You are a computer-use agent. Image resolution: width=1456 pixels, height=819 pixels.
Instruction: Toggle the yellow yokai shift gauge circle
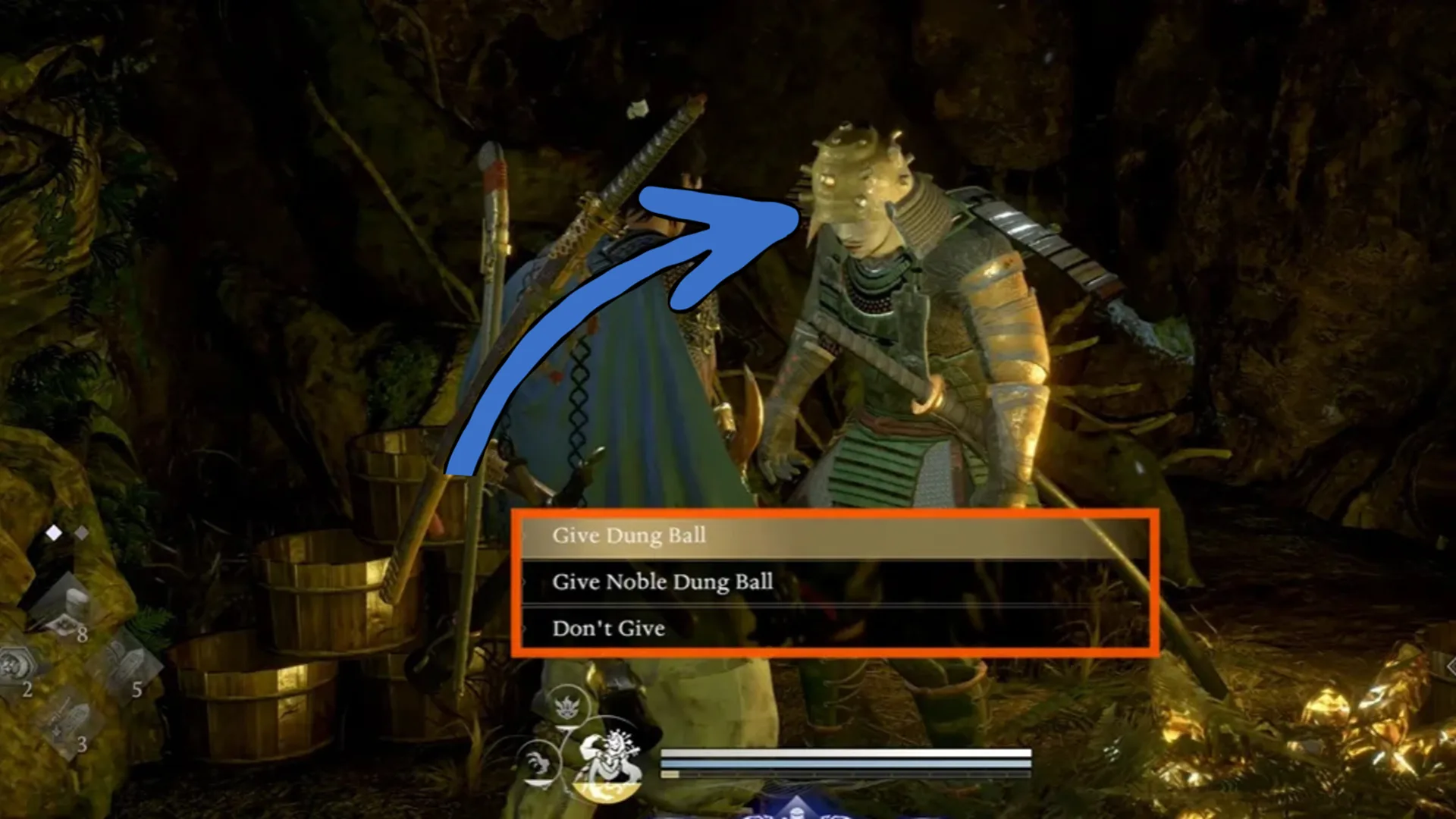coord(606,793)
